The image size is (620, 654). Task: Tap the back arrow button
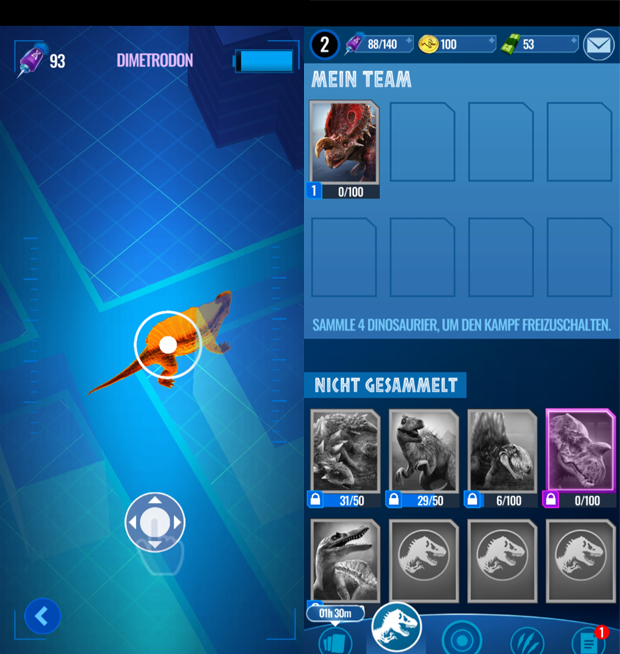[42, 616]
